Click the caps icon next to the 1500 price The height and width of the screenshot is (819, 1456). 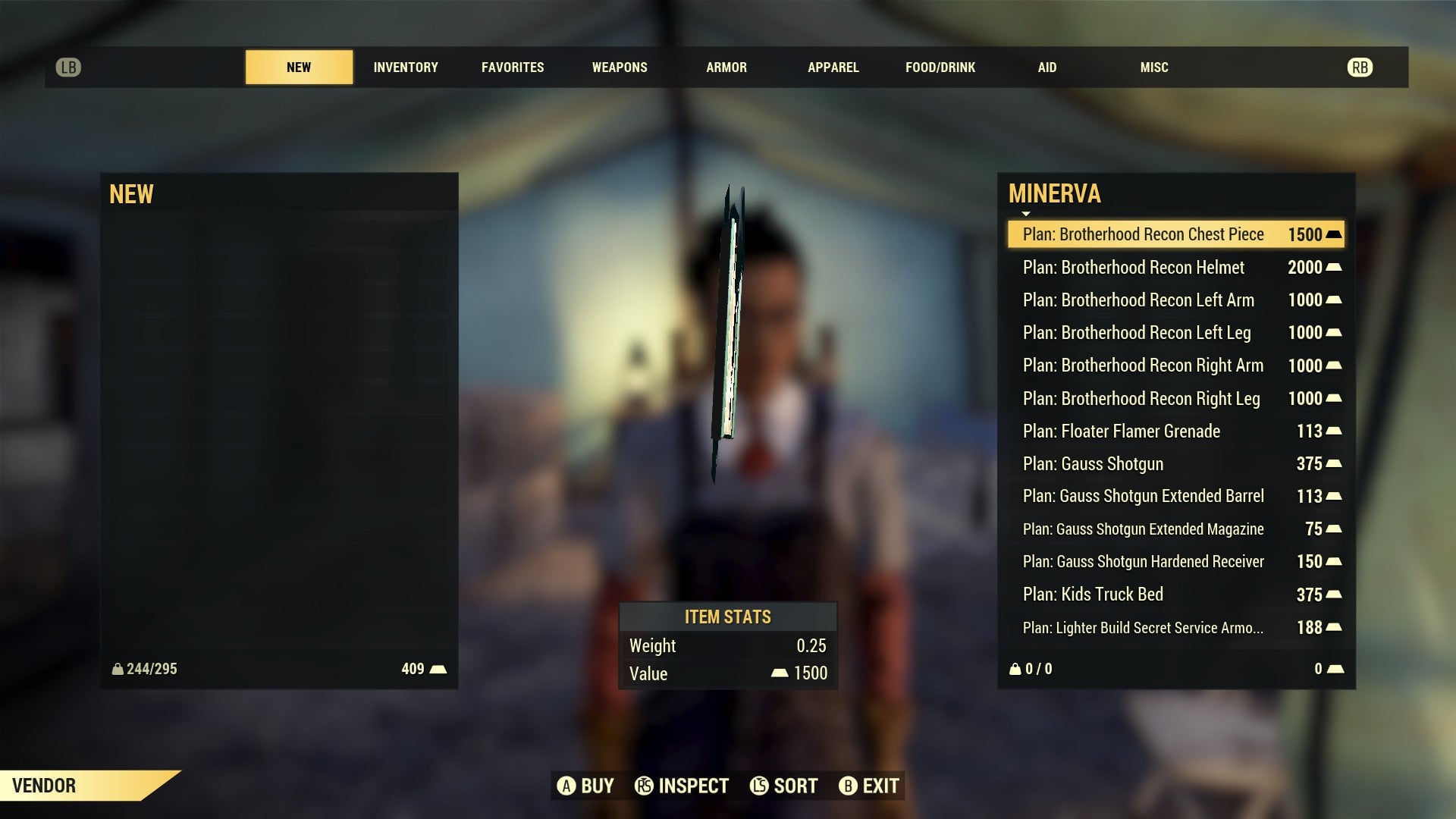click(x=1334, y=234)
